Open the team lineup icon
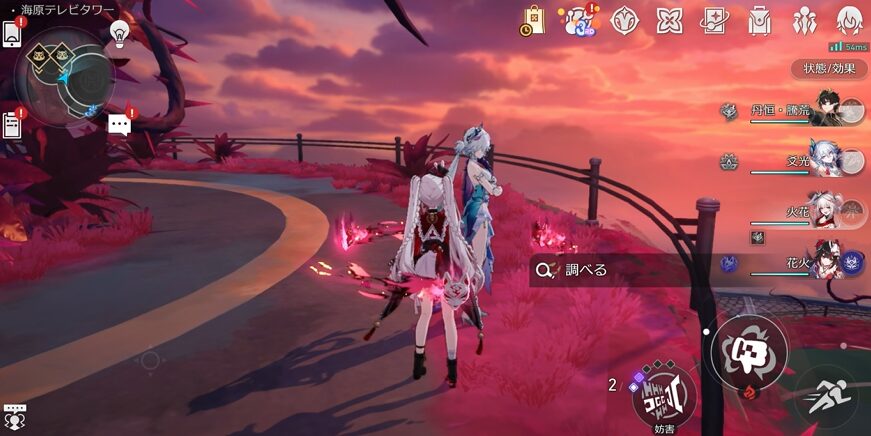 (804, 20)
